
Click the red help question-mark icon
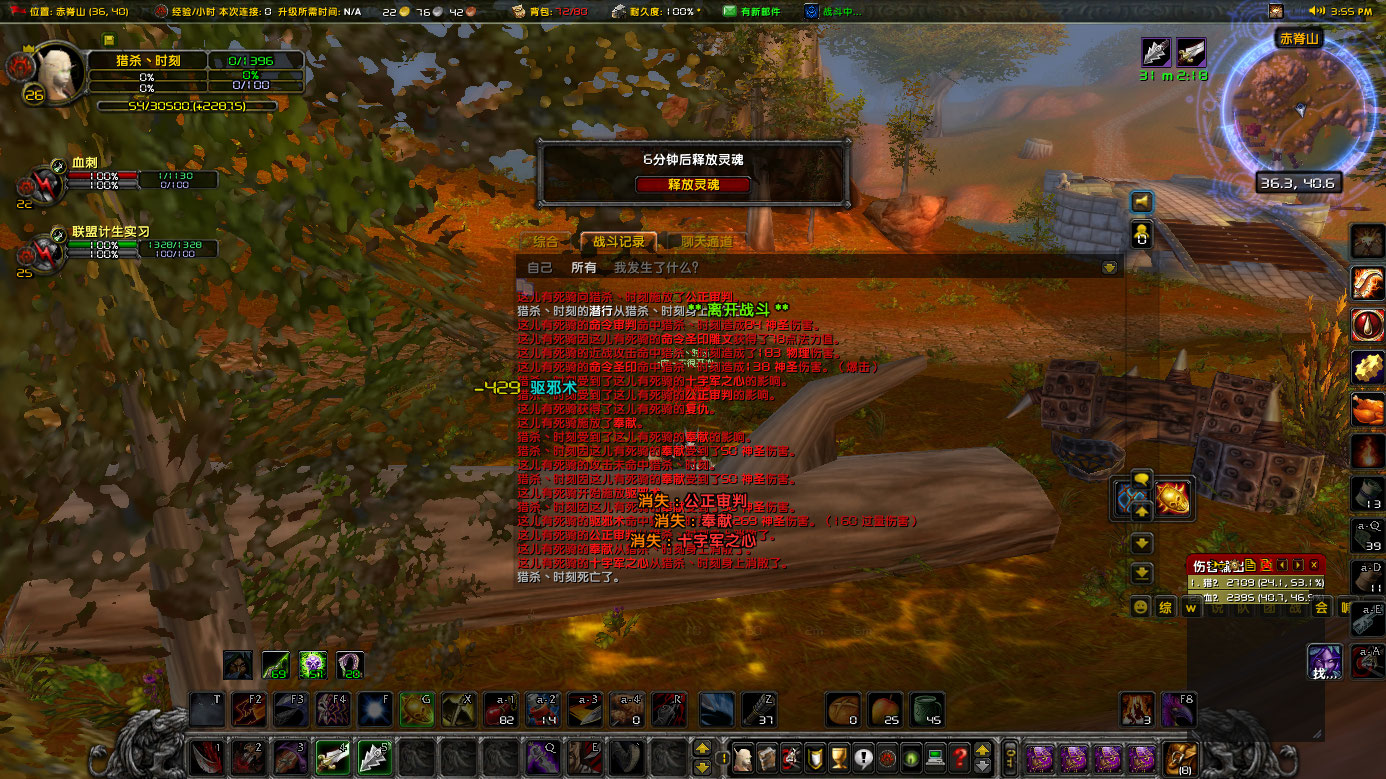point(960,757)
